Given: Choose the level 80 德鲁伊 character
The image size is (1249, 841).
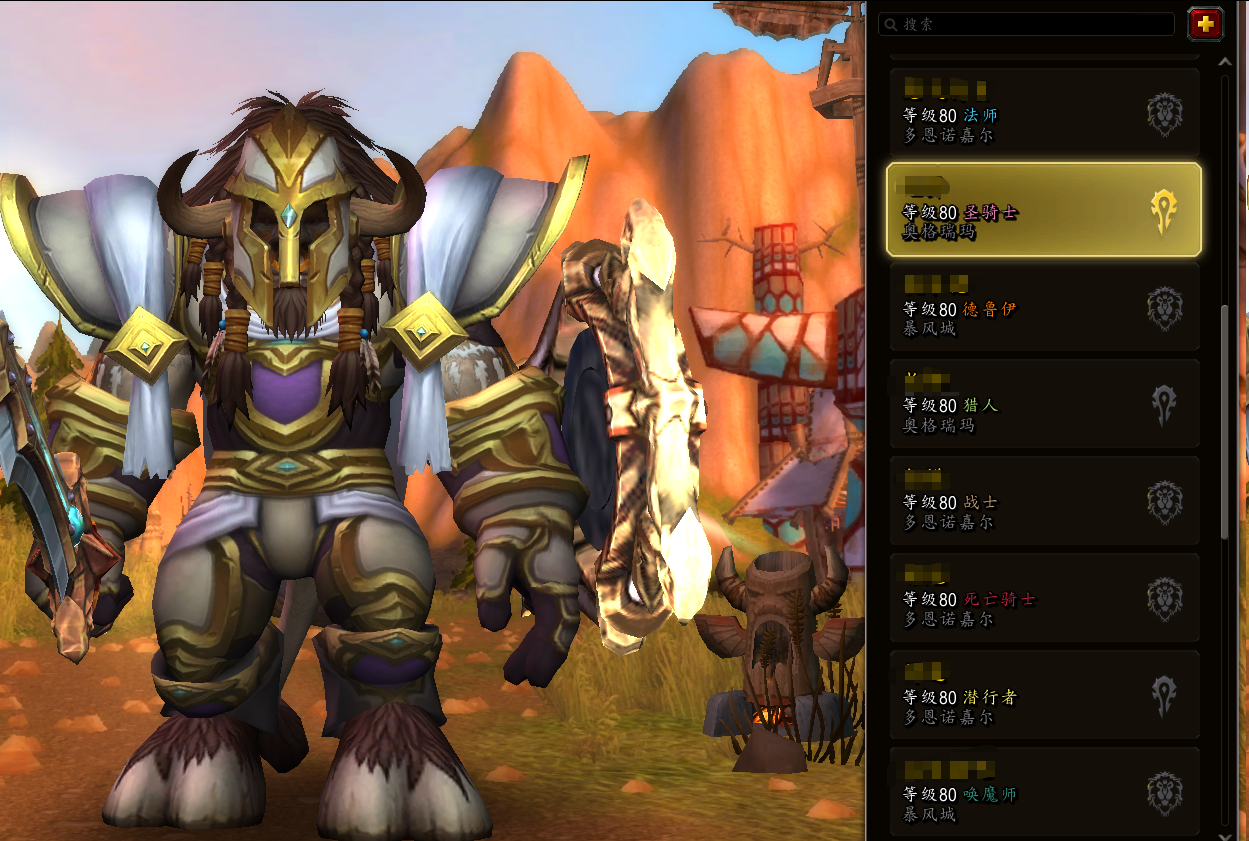Looking at the screenshot, I should [x=1043, y=307].
